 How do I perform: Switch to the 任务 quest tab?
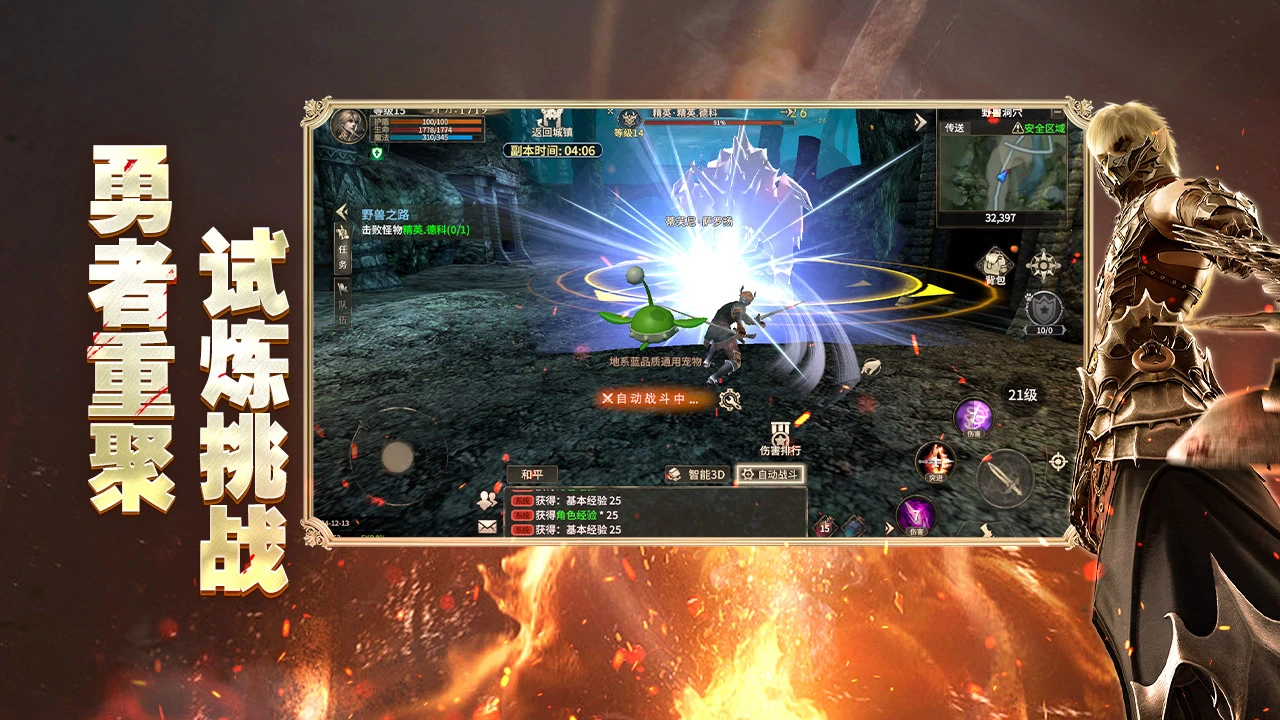pos(342,249)
